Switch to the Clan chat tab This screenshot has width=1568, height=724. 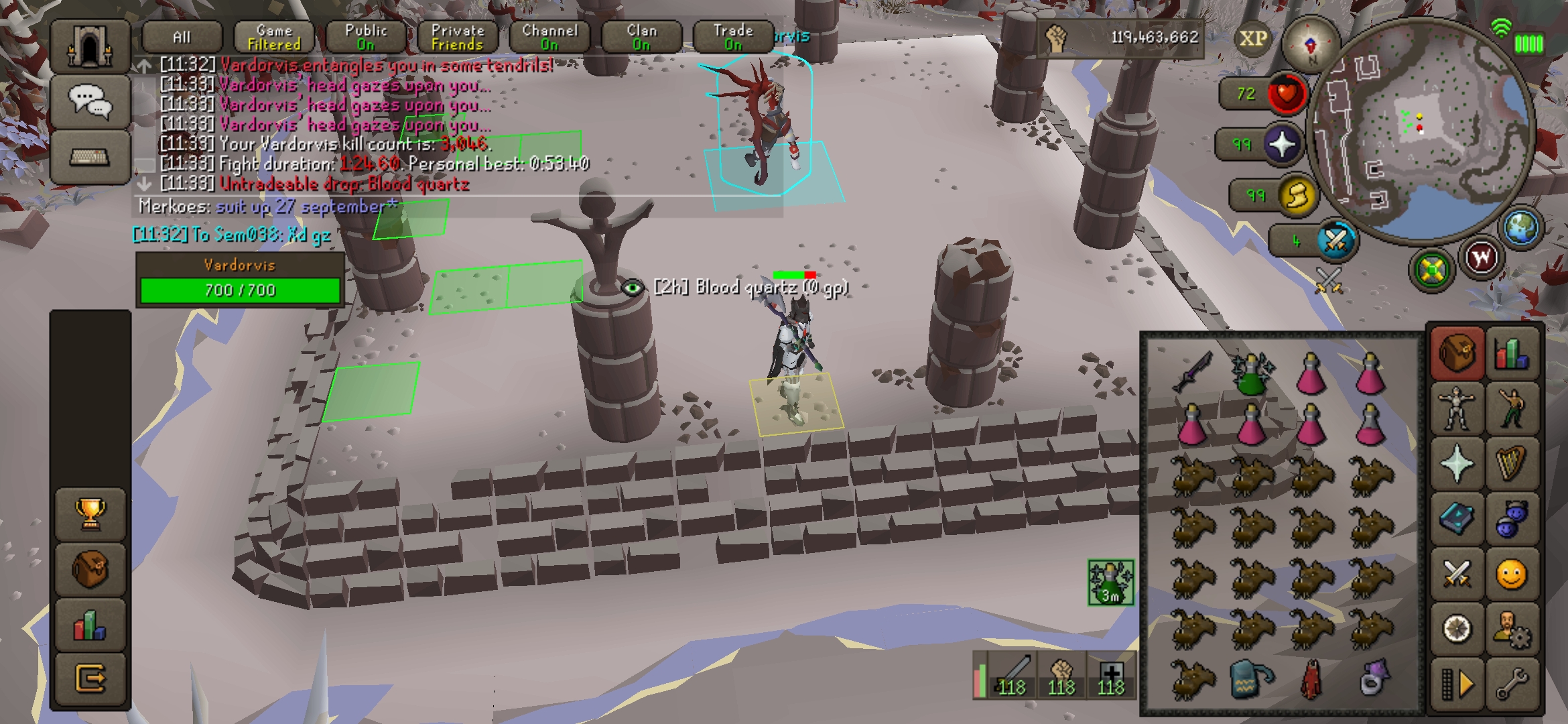coord(641,38)
